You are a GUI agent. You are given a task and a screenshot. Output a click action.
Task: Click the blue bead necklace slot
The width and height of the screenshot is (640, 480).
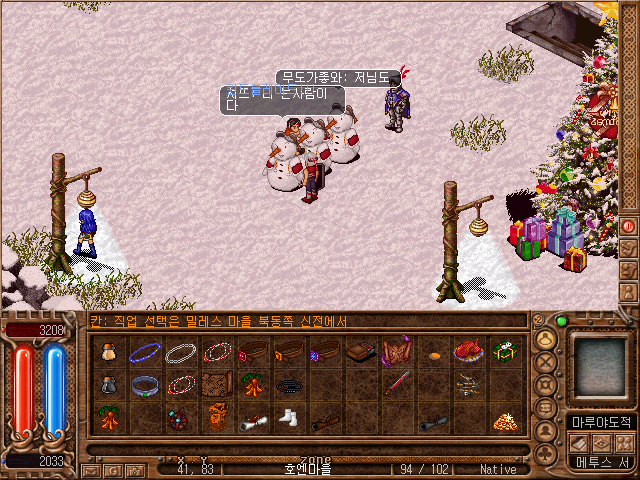pos(145,352)
